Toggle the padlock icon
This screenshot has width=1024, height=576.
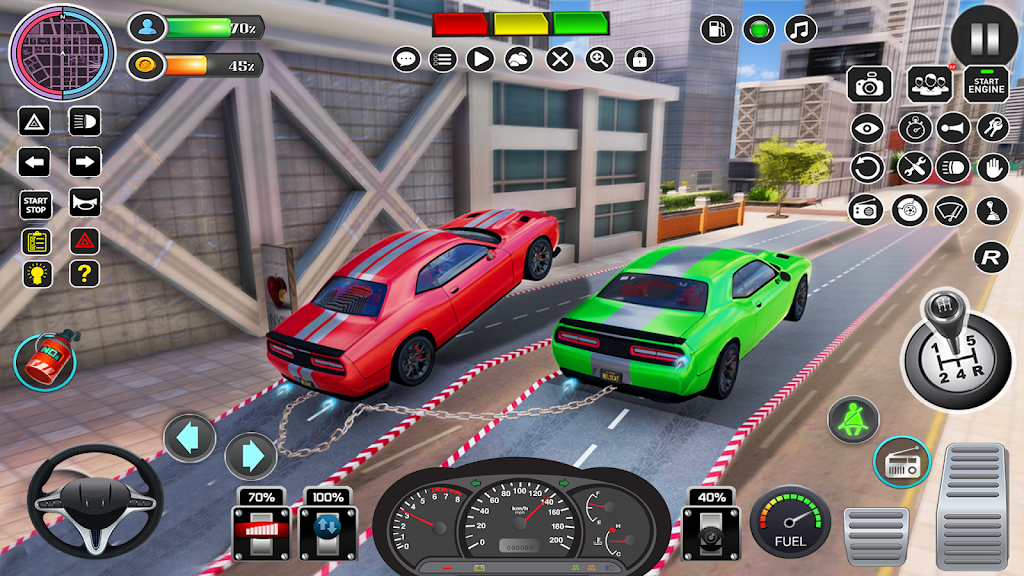pyautogui.click(x=639, y=59)
